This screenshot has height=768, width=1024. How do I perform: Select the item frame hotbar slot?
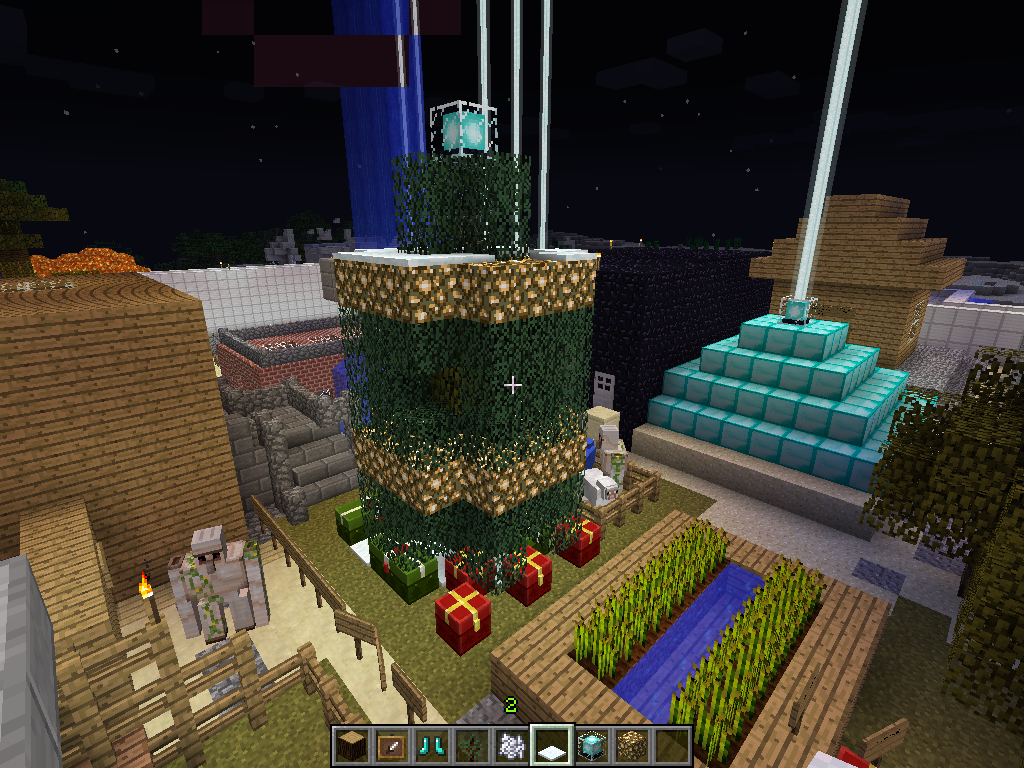click(x=392, y=745)
